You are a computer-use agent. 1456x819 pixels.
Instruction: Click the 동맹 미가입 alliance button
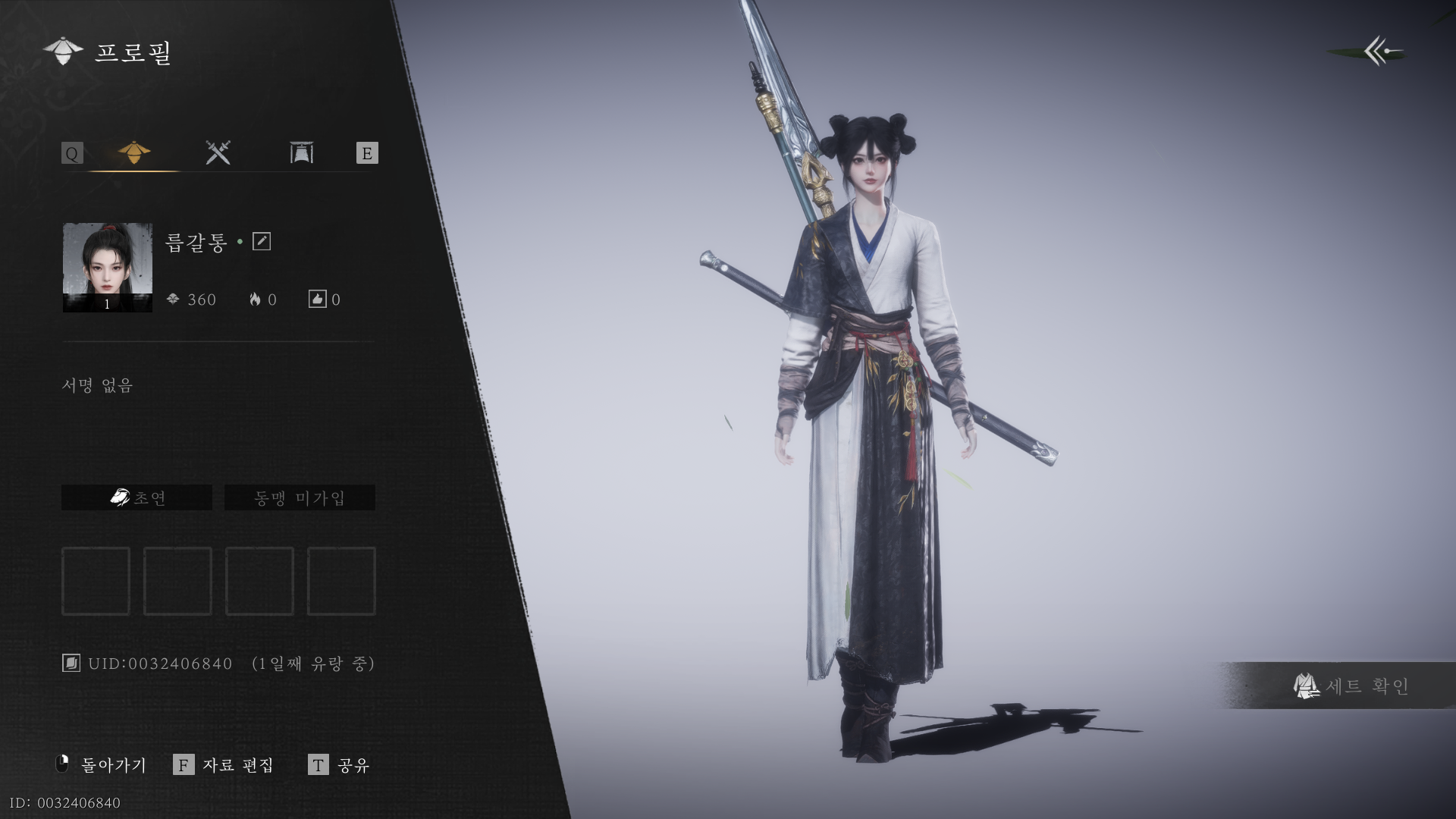point(300,497)
